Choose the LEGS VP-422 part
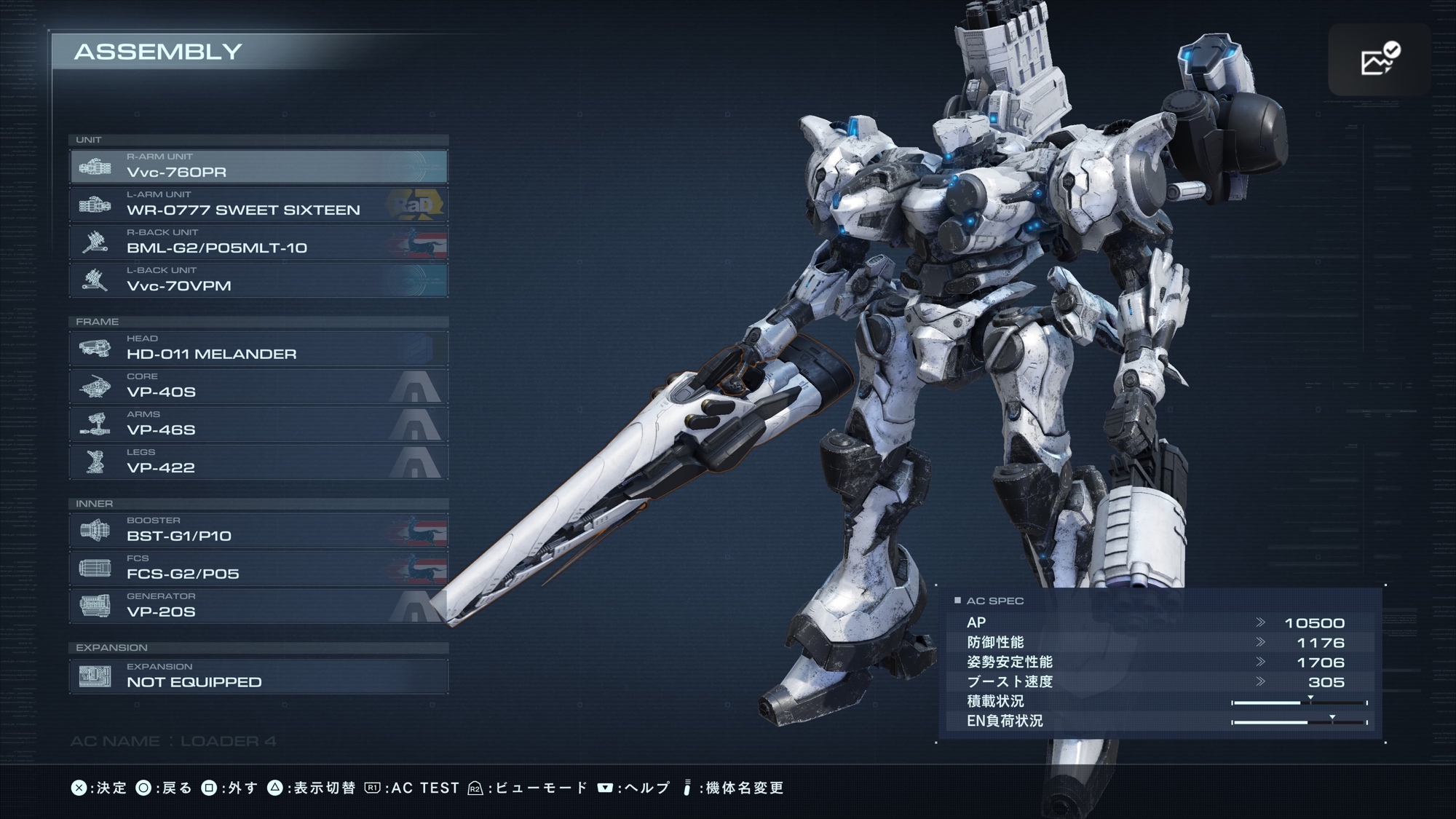Viewport: 1456px width, 819px height. (x=258, y=462)
